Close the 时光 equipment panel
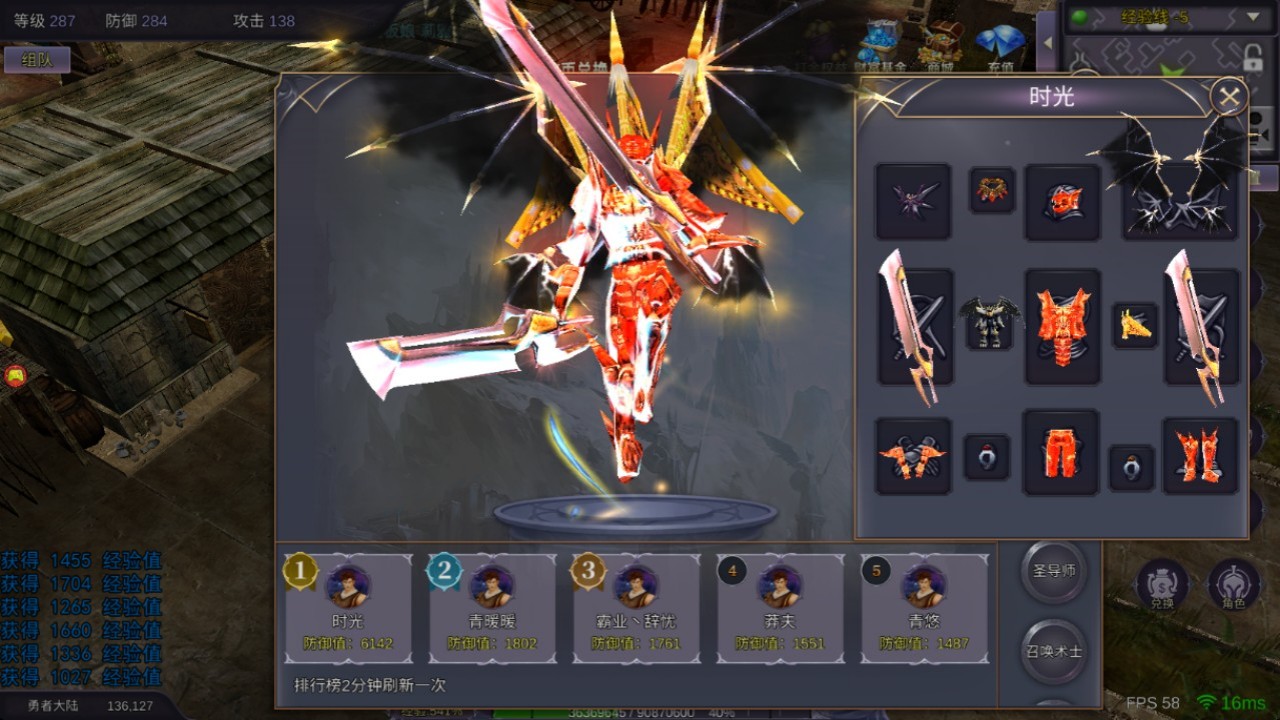 [x=1228, y=98]
